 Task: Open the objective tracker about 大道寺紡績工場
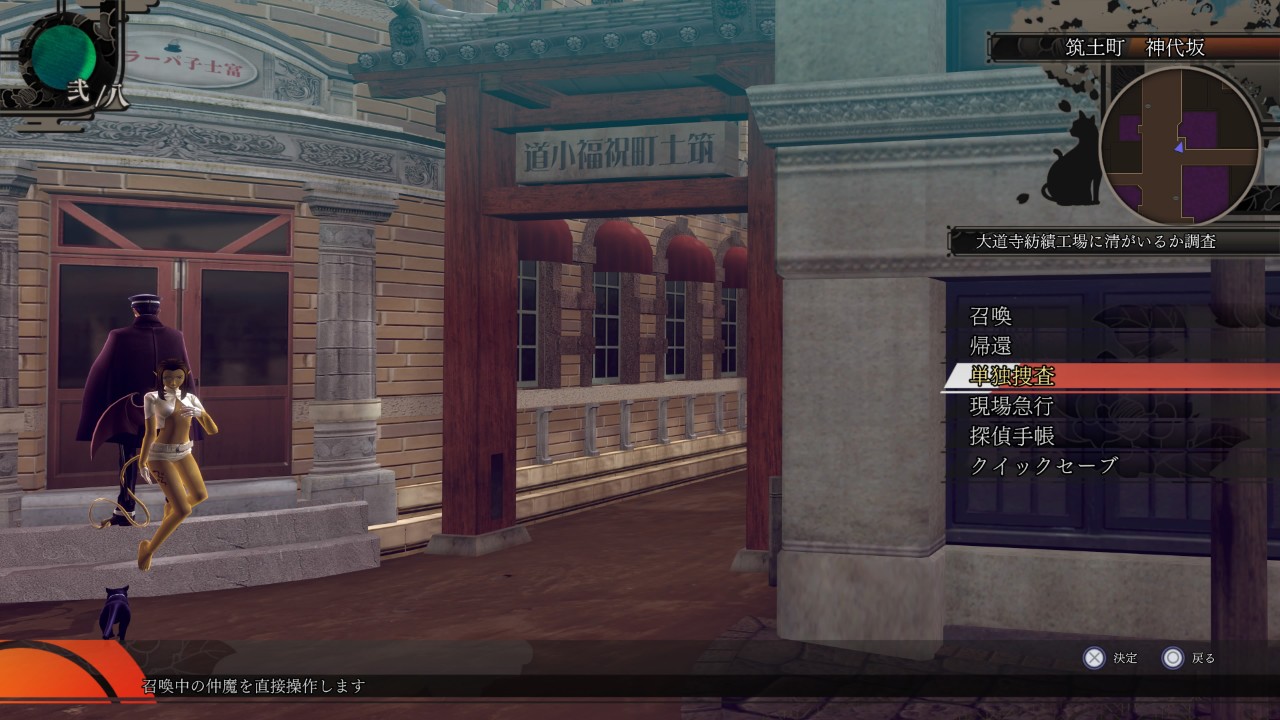point(1096,241)
